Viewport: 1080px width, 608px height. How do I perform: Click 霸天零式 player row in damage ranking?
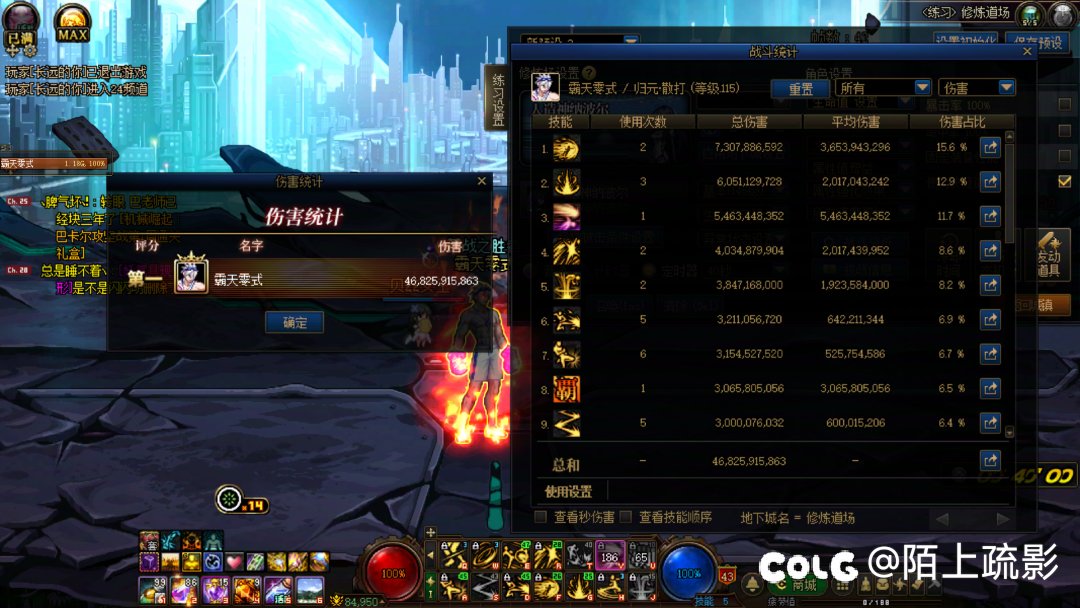pyautogui.click(x=300, y=279)
